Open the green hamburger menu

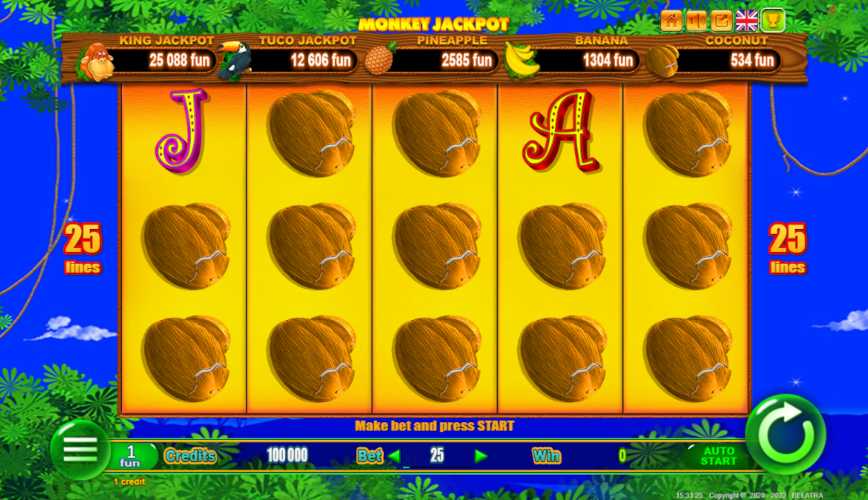click(80, 449)
